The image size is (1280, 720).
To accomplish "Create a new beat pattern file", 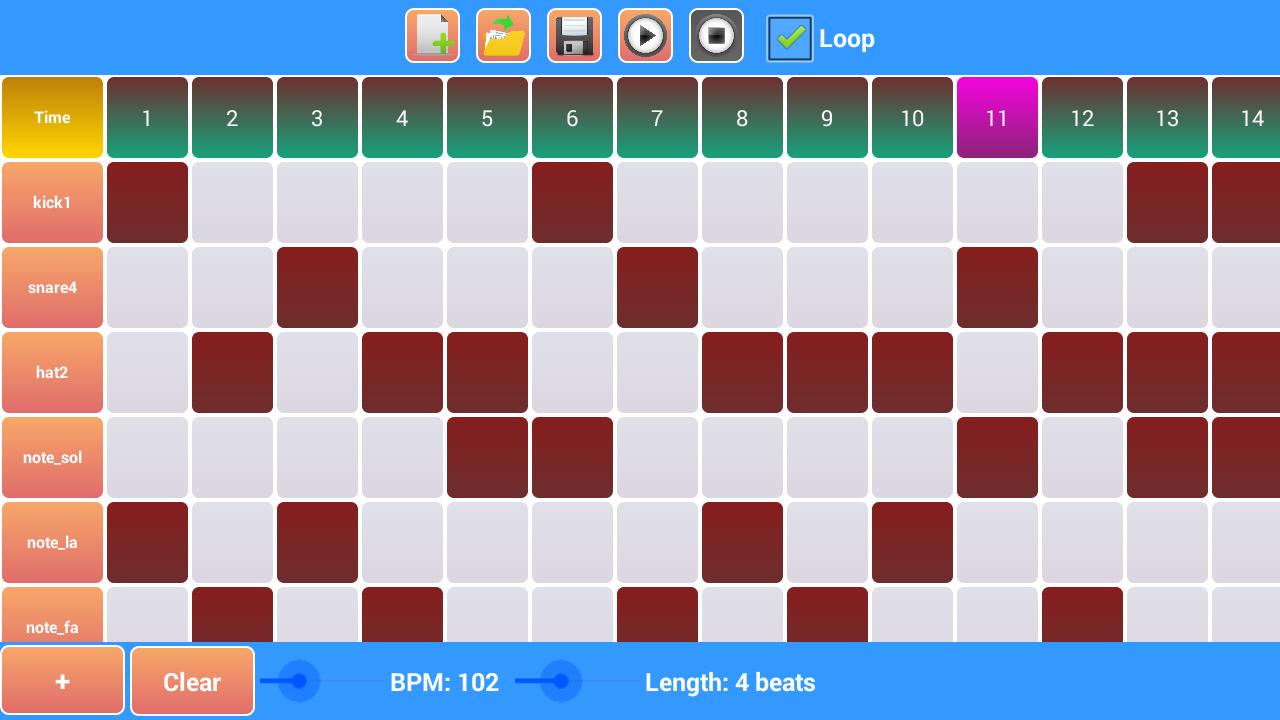I will pos(432,37).
